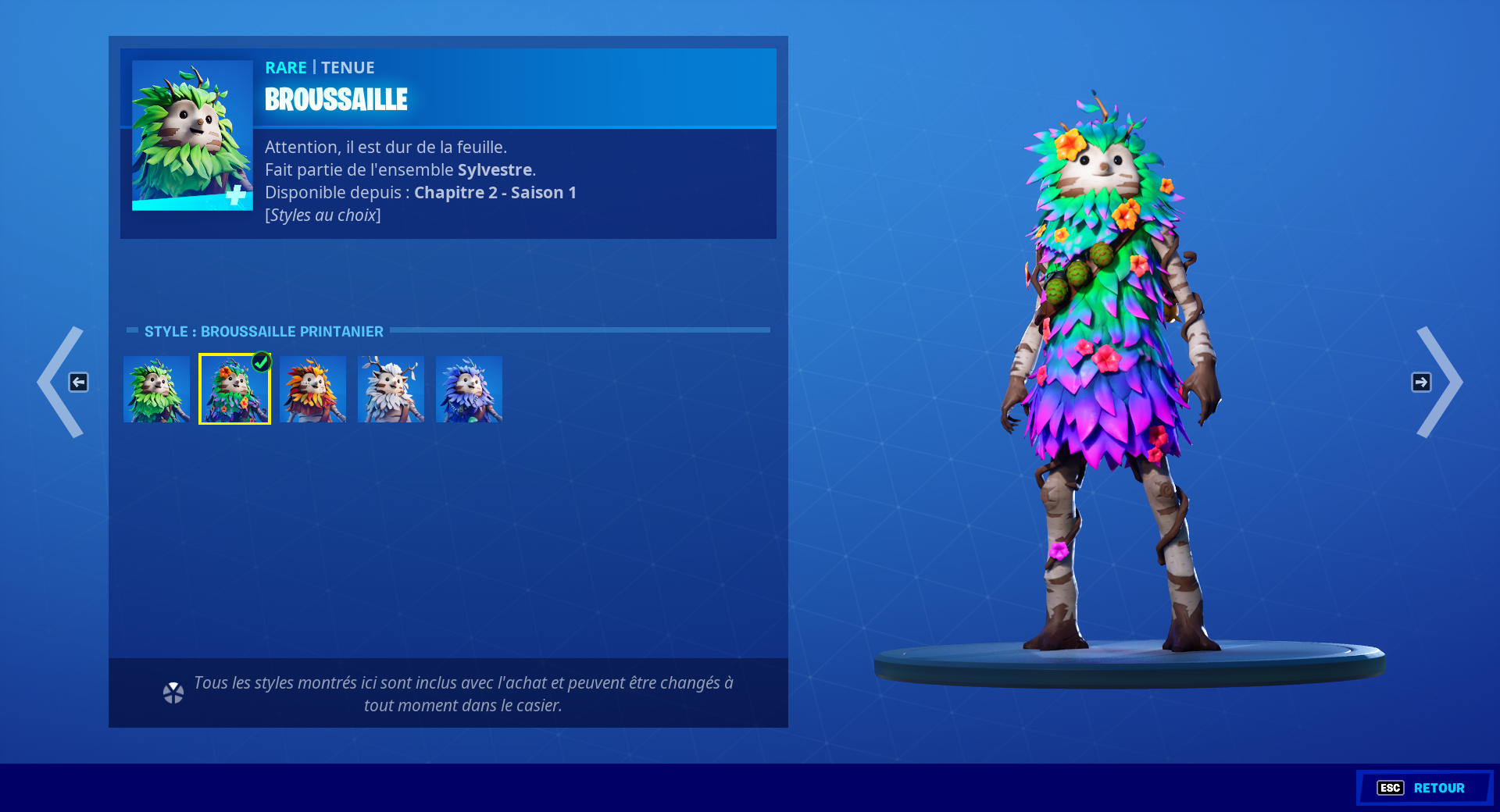
Task: Open the Sylvestre ensemble link
Action: [498, 169]
